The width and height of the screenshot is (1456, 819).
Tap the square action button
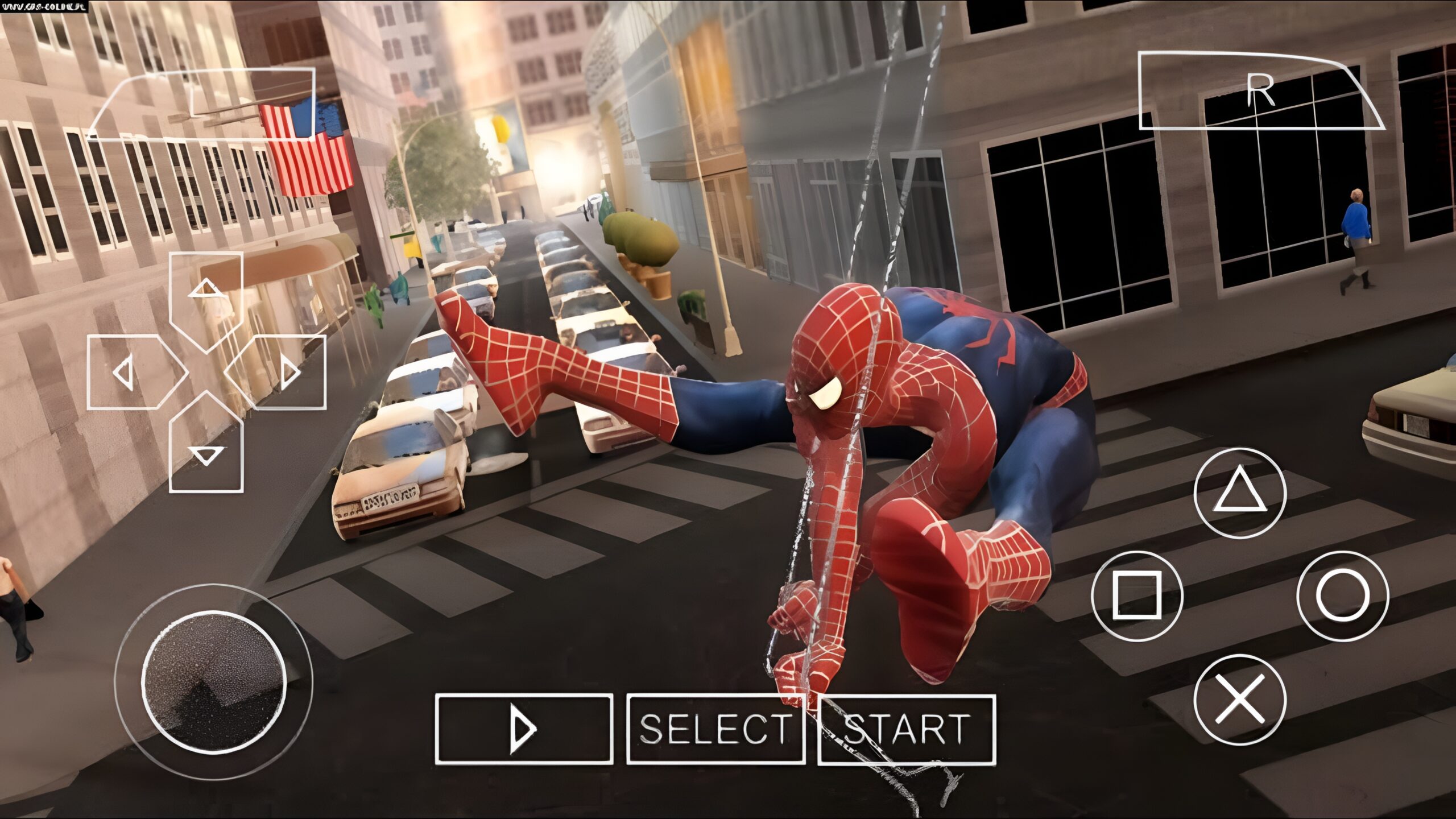pyautogui.click(x=1137, y=595)
